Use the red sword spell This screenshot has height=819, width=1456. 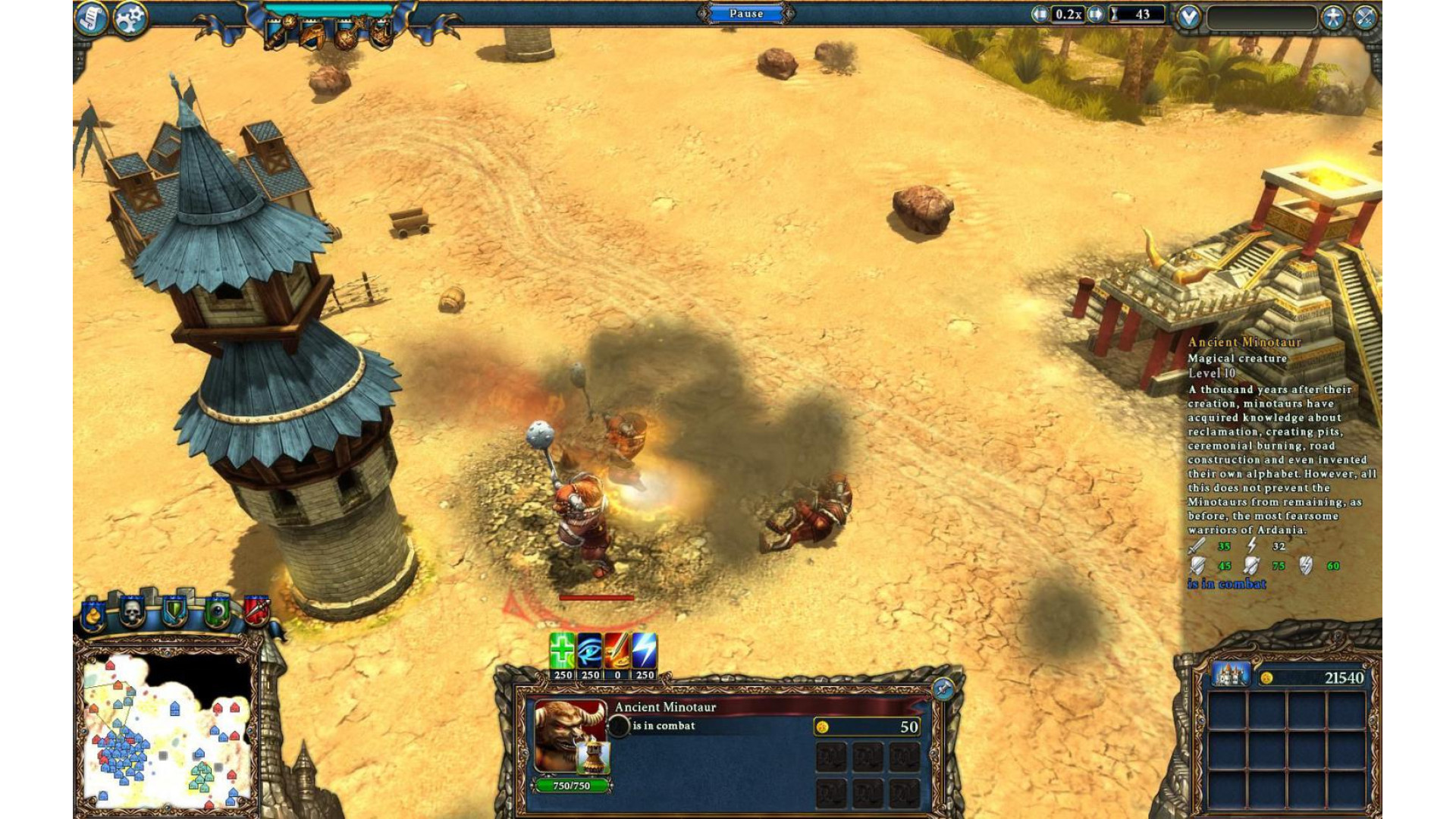617,650
